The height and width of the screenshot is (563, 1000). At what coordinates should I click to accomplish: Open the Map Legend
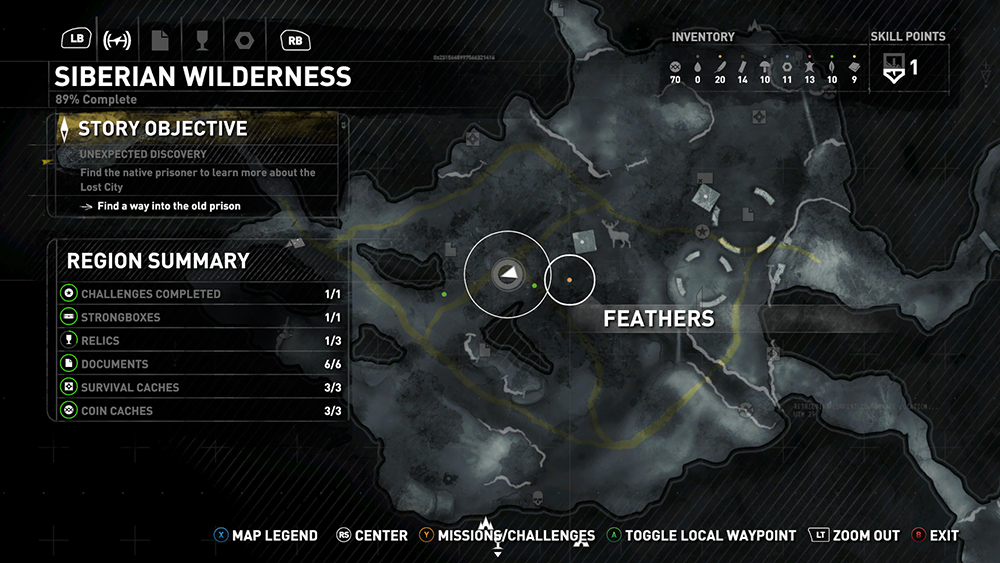266,536
